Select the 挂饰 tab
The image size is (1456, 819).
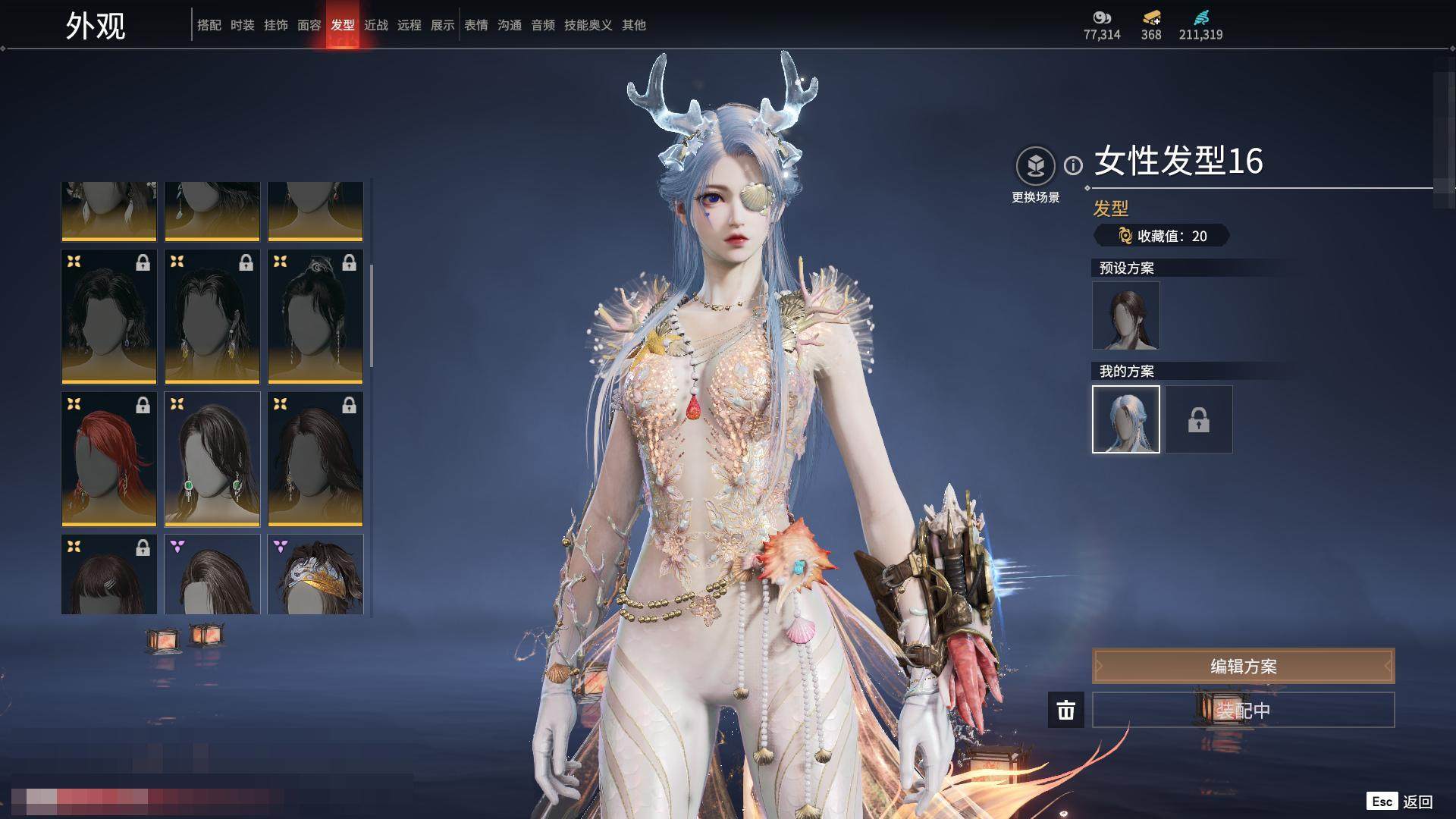coord(275,25)
